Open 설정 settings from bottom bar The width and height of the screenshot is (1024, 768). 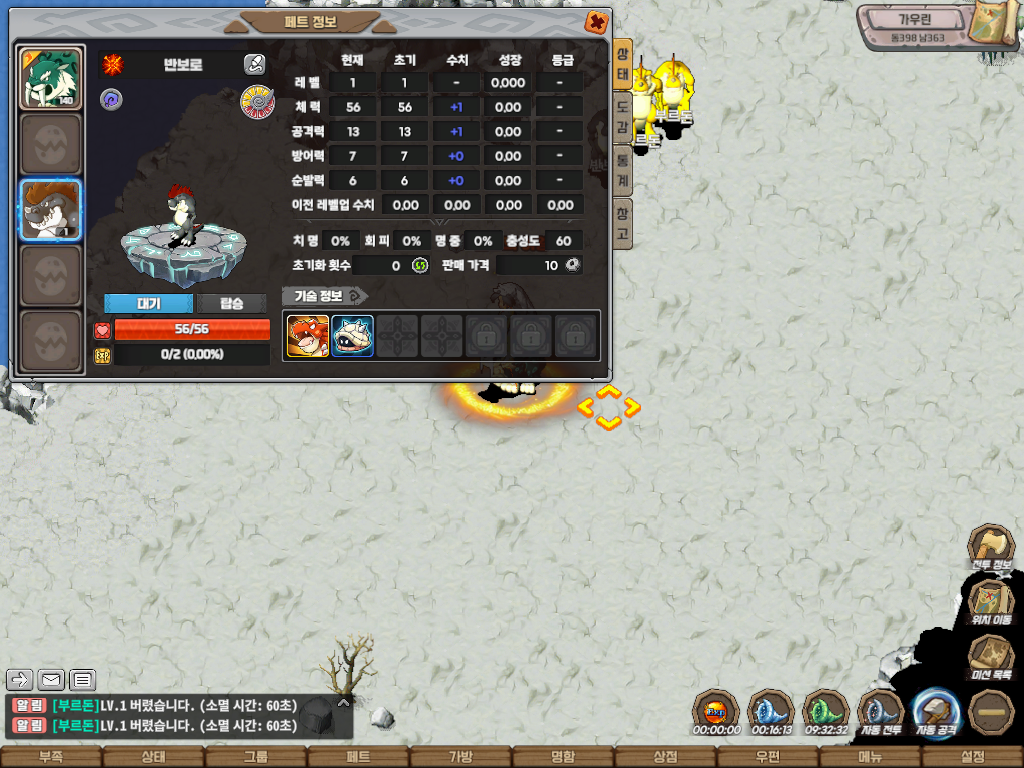tap(972, 757)
